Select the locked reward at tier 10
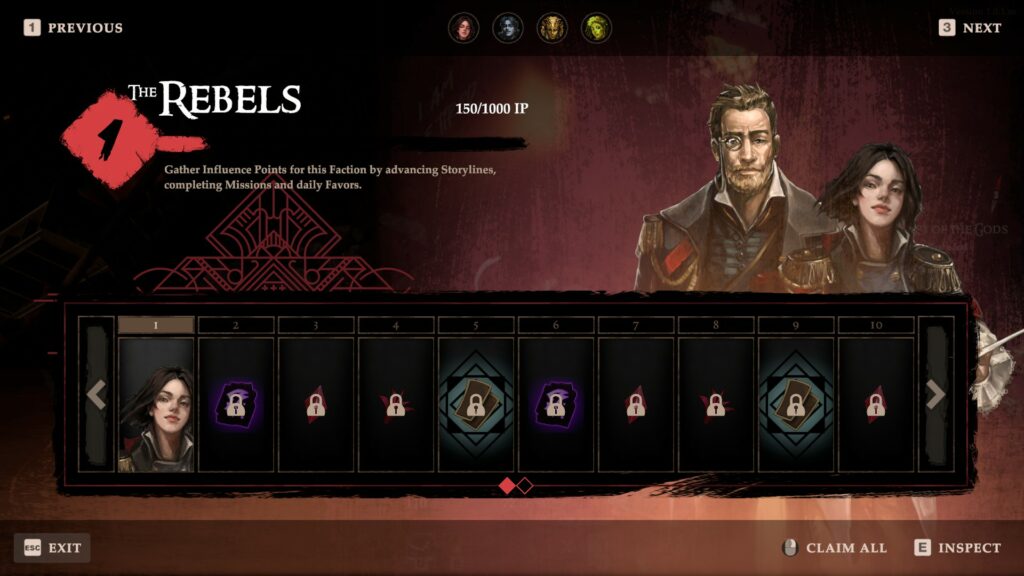The height and width of the screenshot is (576, 1024). point(876,403)
